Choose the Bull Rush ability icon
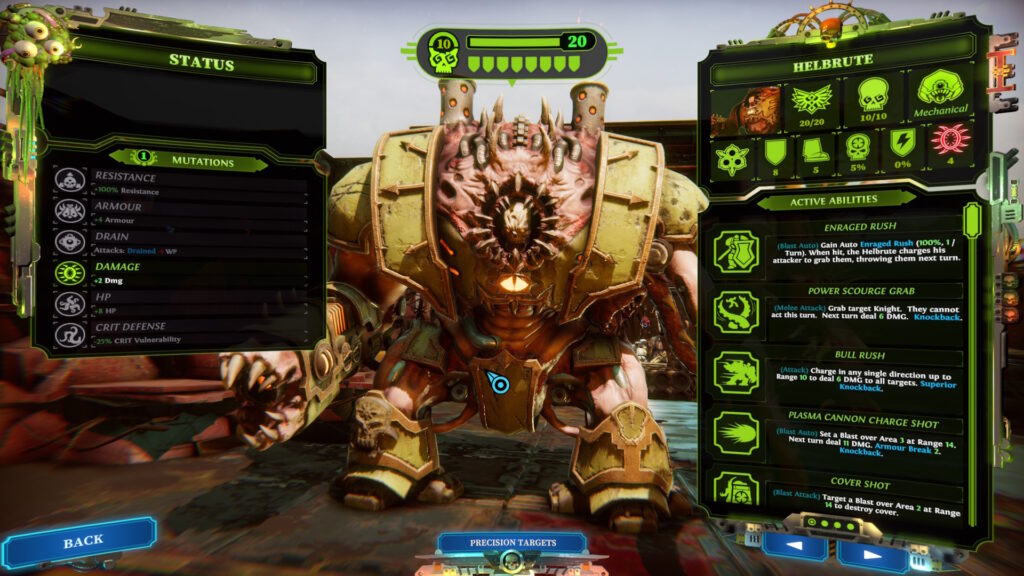Image resolution: width=1024 pixels, height=576 pixels. (x=736, y=372)
